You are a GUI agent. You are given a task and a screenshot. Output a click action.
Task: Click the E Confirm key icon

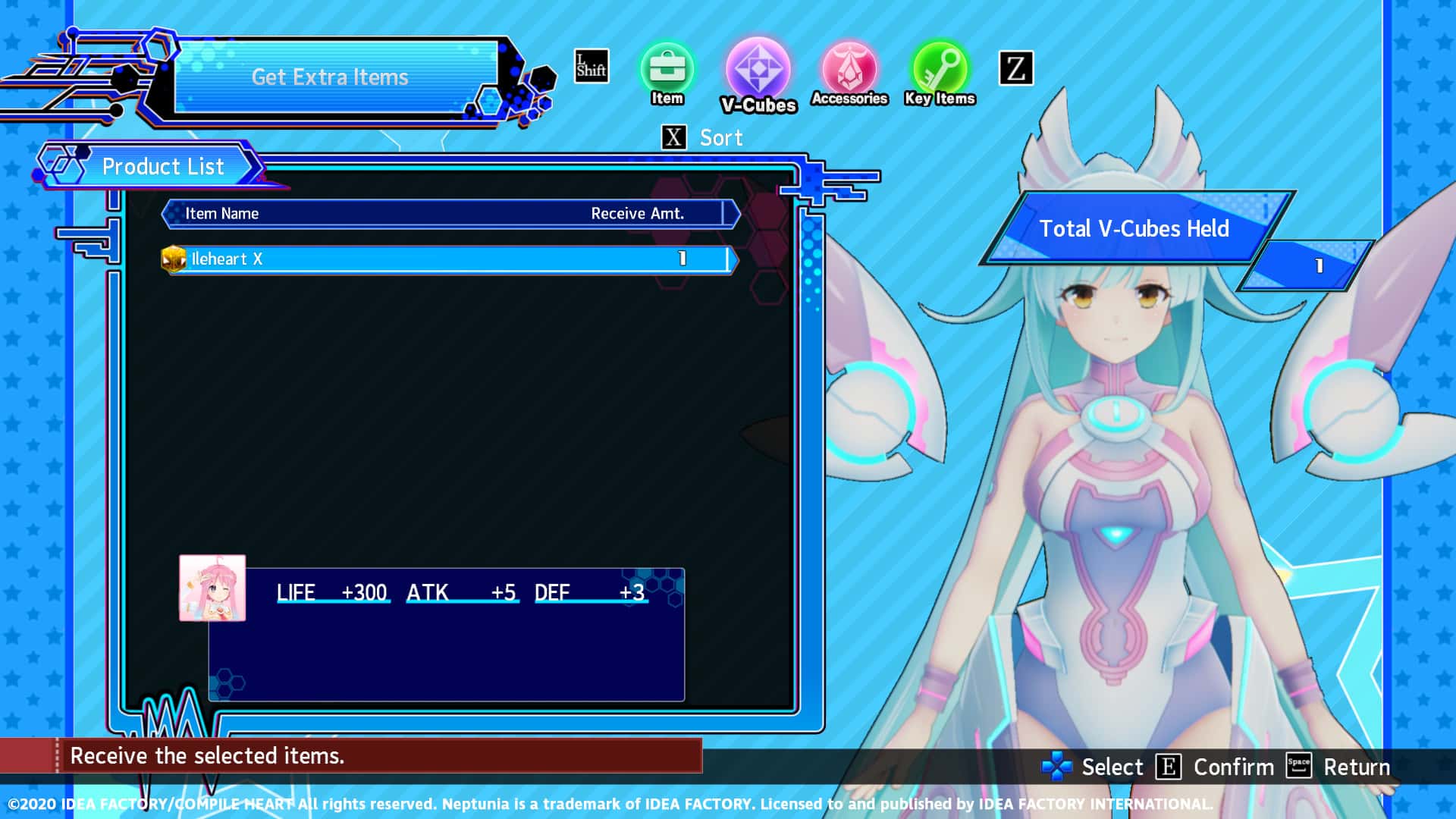pos(1168,767)
